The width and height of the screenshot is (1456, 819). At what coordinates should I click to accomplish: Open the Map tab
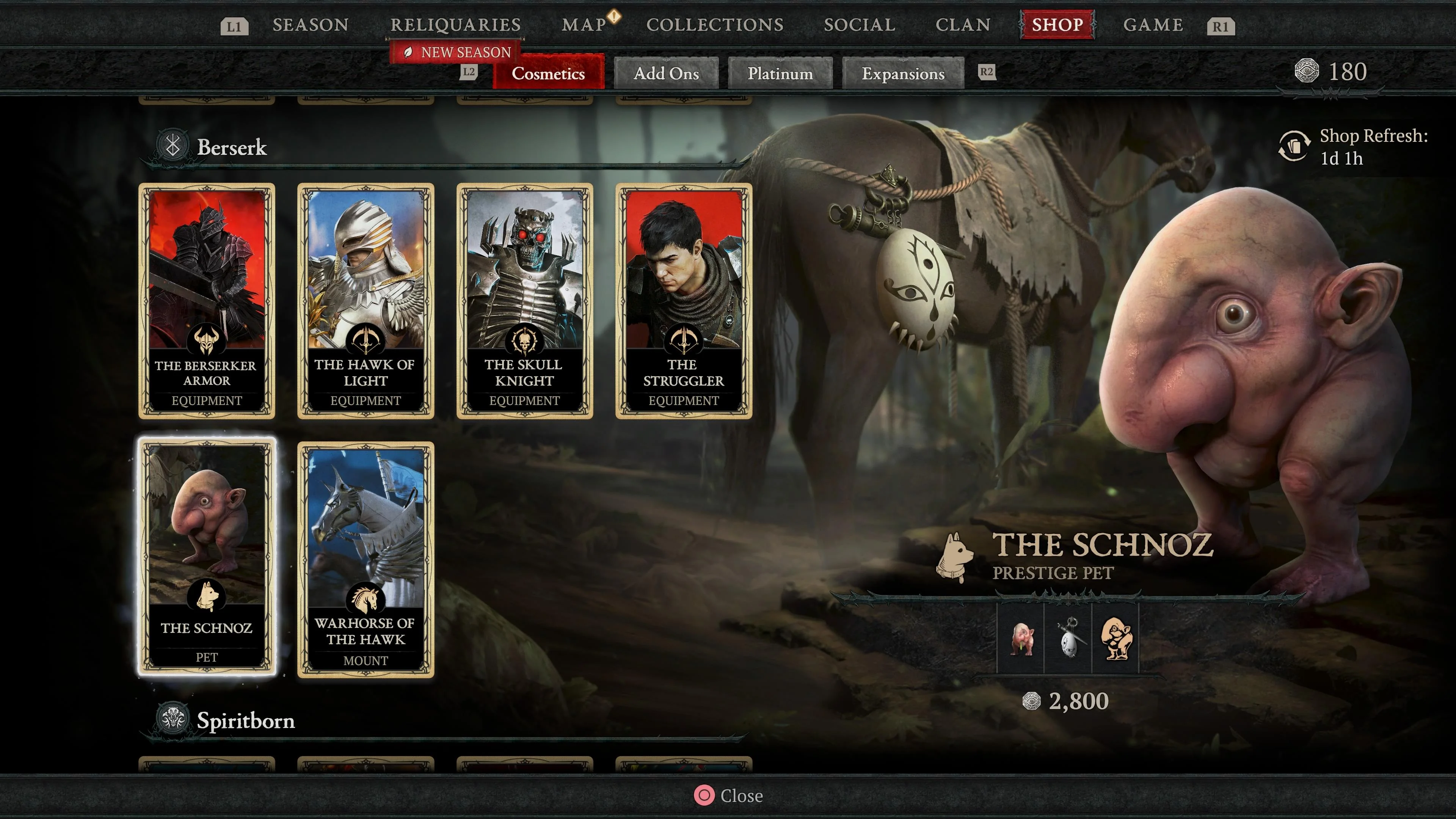[584, 25]
